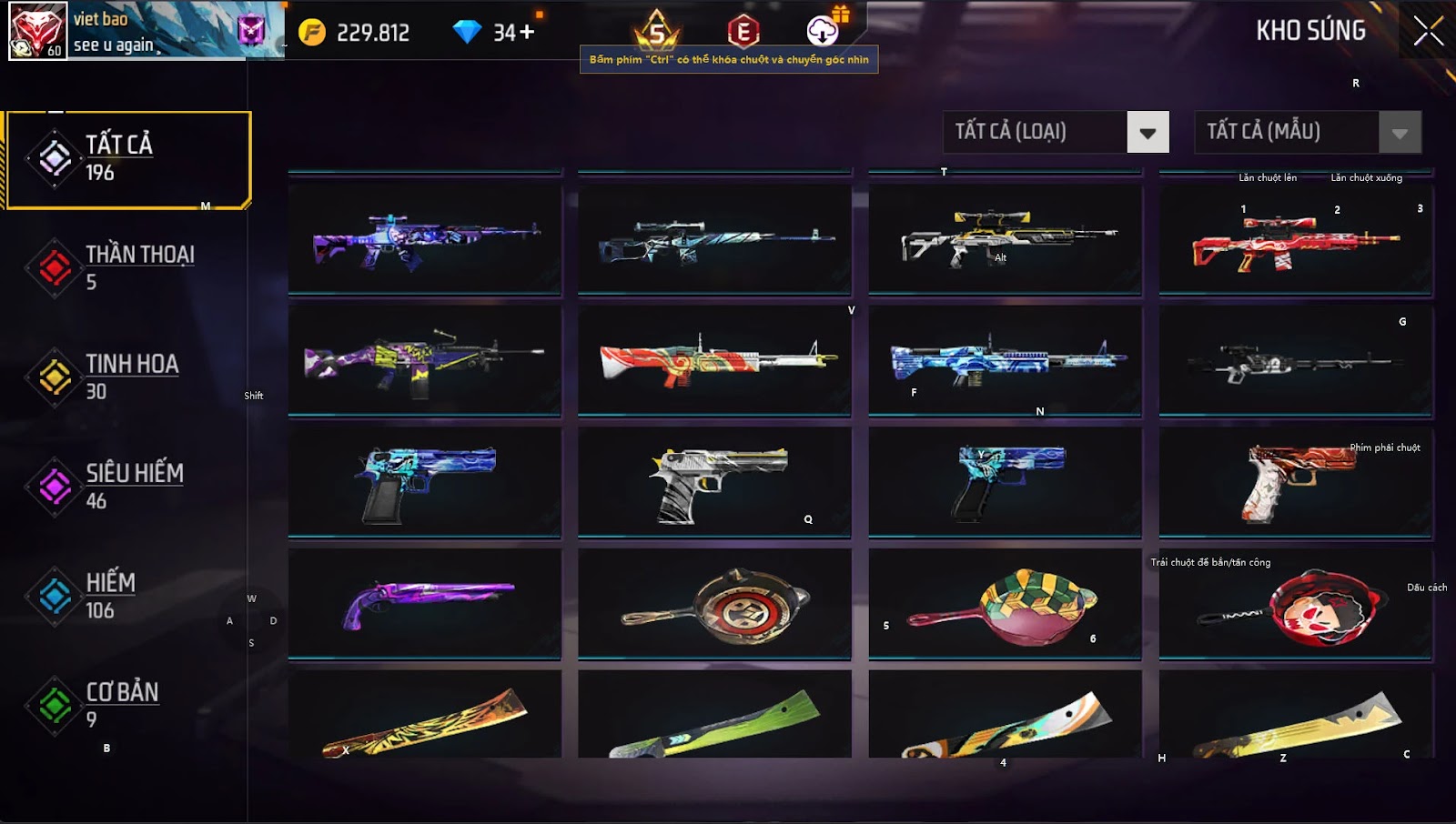
Task: Show the SIÊU HIẾM weapon skins
Action: point(127,486)
